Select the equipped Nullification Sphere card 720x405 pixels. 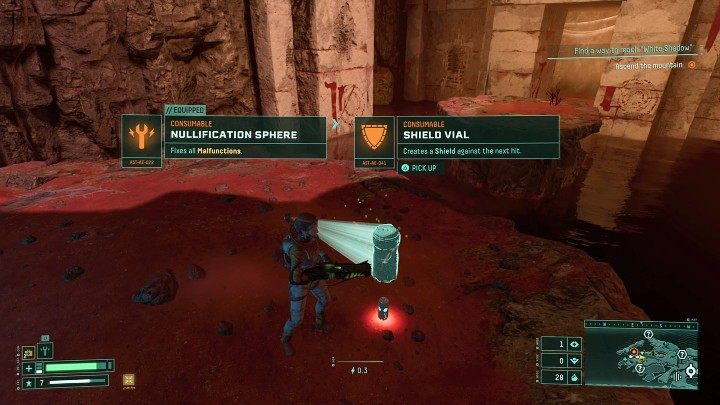tap(224, 136)
